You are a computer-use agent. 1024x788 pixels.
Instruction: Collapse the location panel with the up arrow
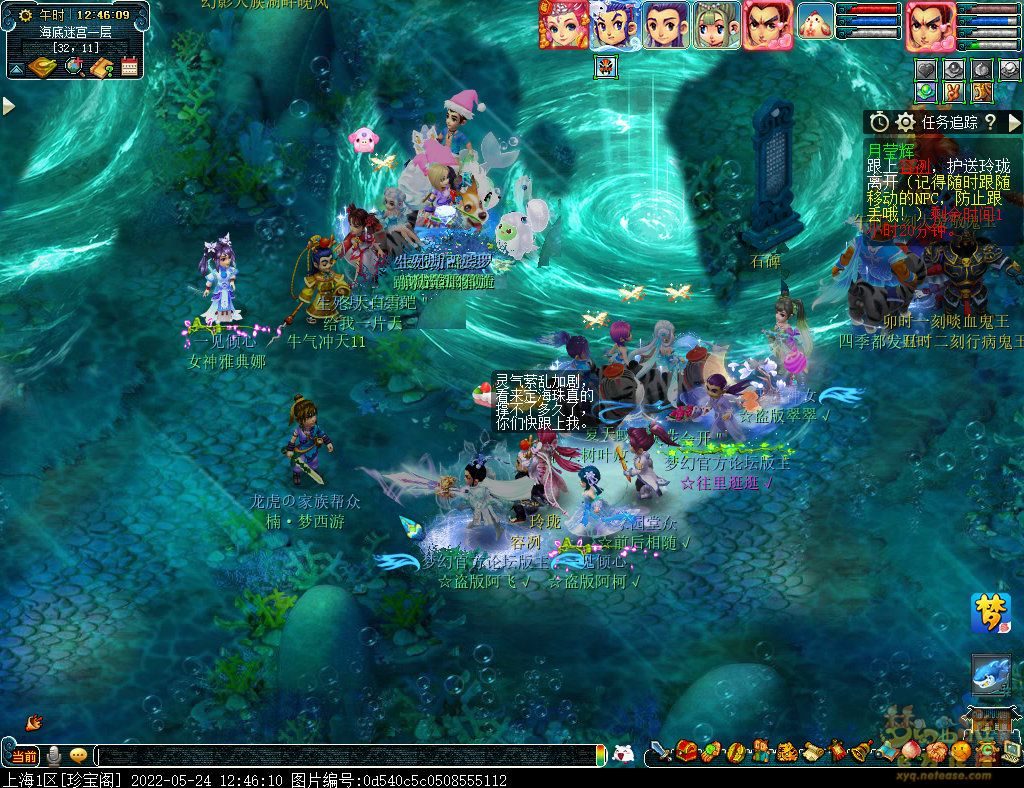(16, 69)
